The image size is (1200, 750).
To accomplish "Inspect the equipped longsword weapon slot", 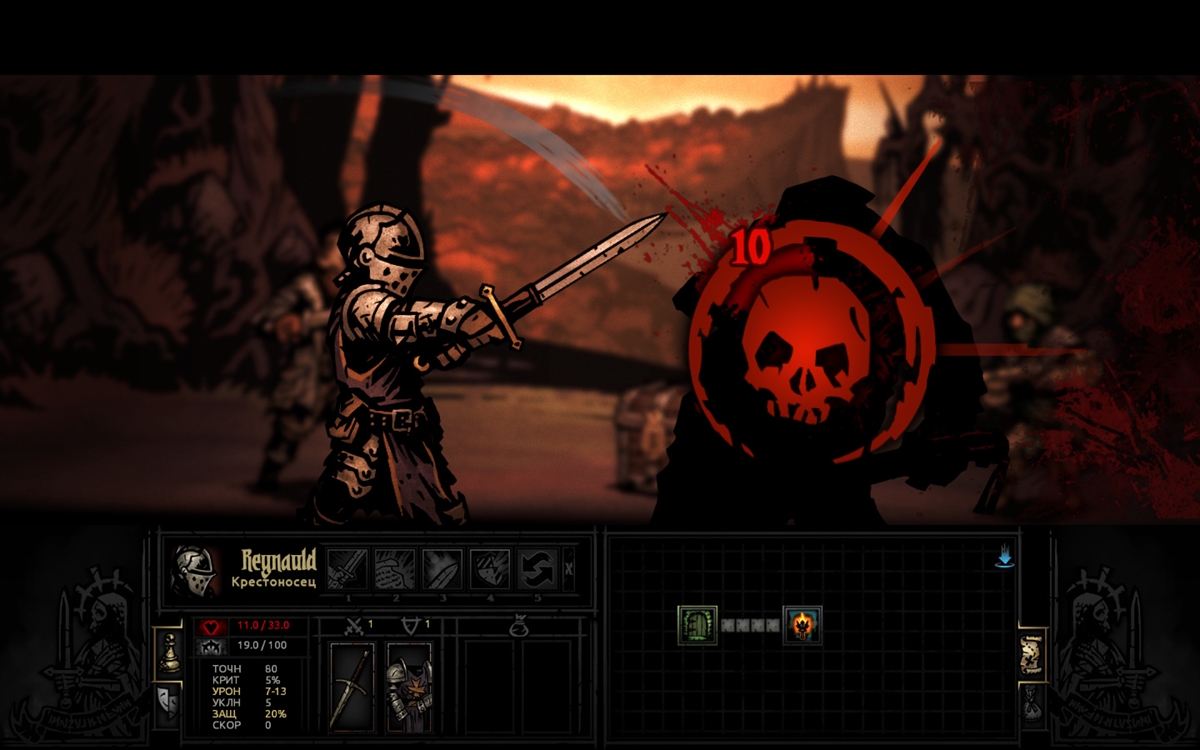I will click(352, 687).
